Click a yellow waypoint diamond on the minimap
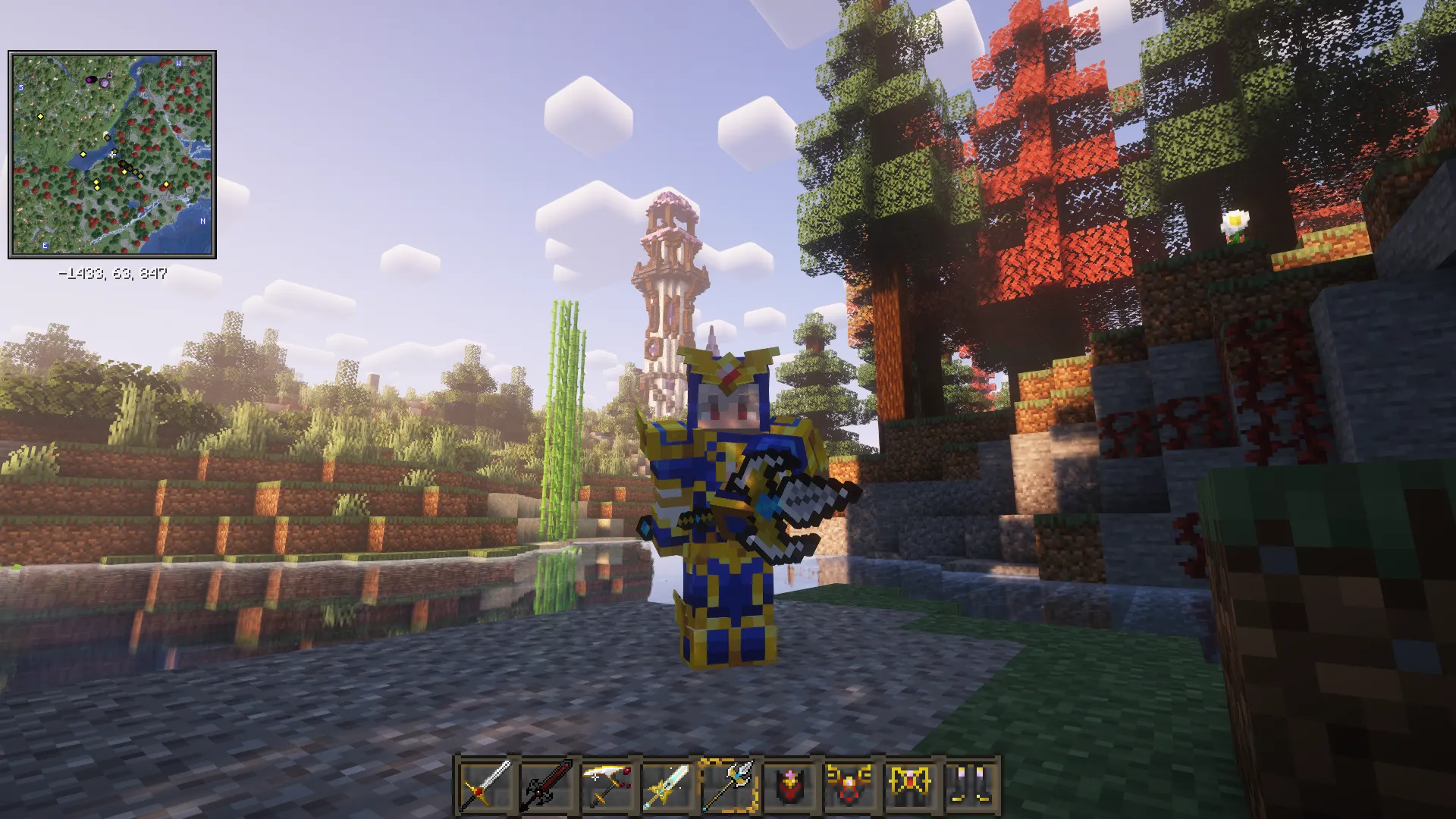Viewport: 1456px width, 819px height. pyautogui.click(x=39, y=117)
